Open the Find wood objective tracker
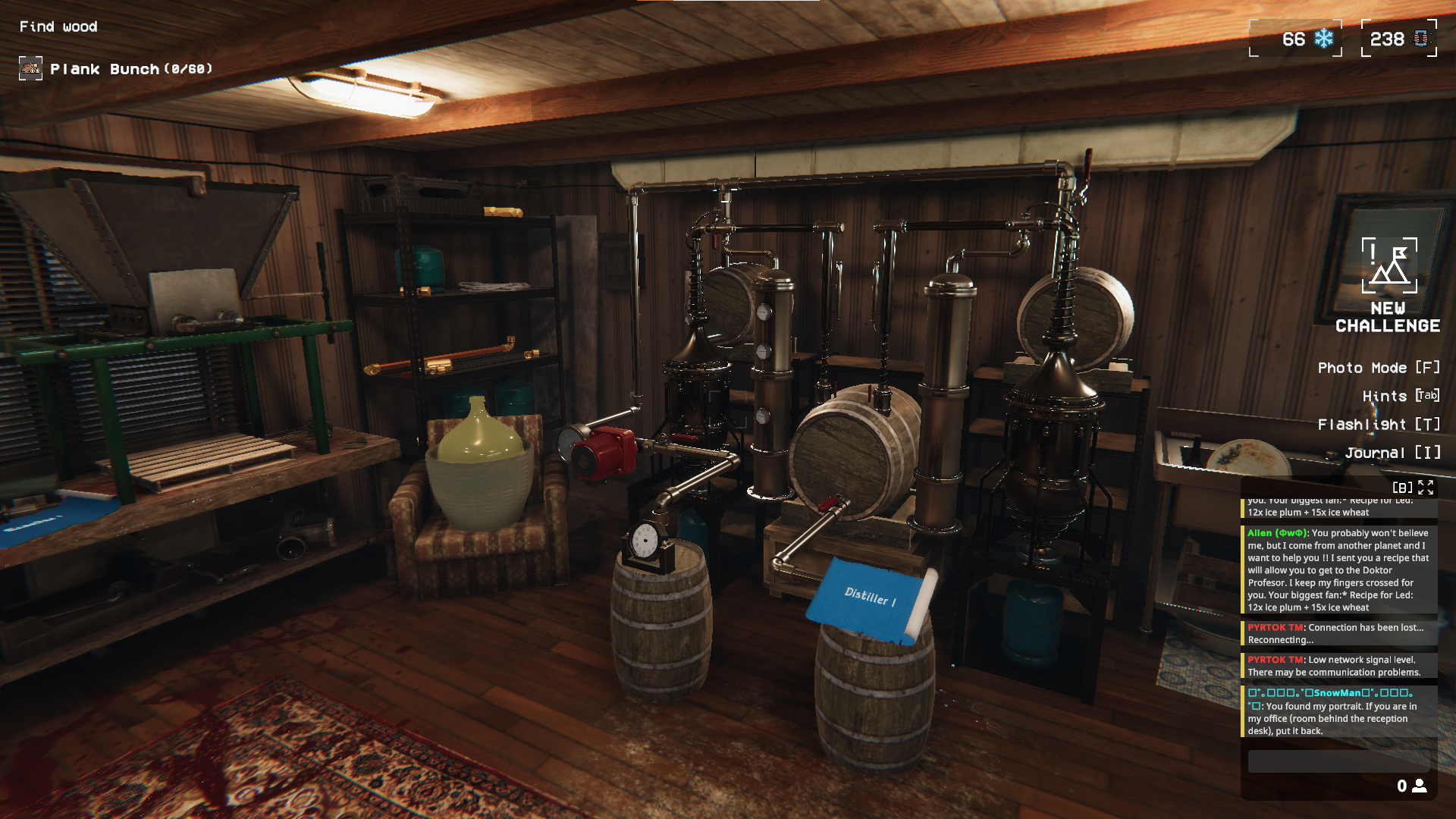Screen dimensions: 1456x819 coord(58,27)
